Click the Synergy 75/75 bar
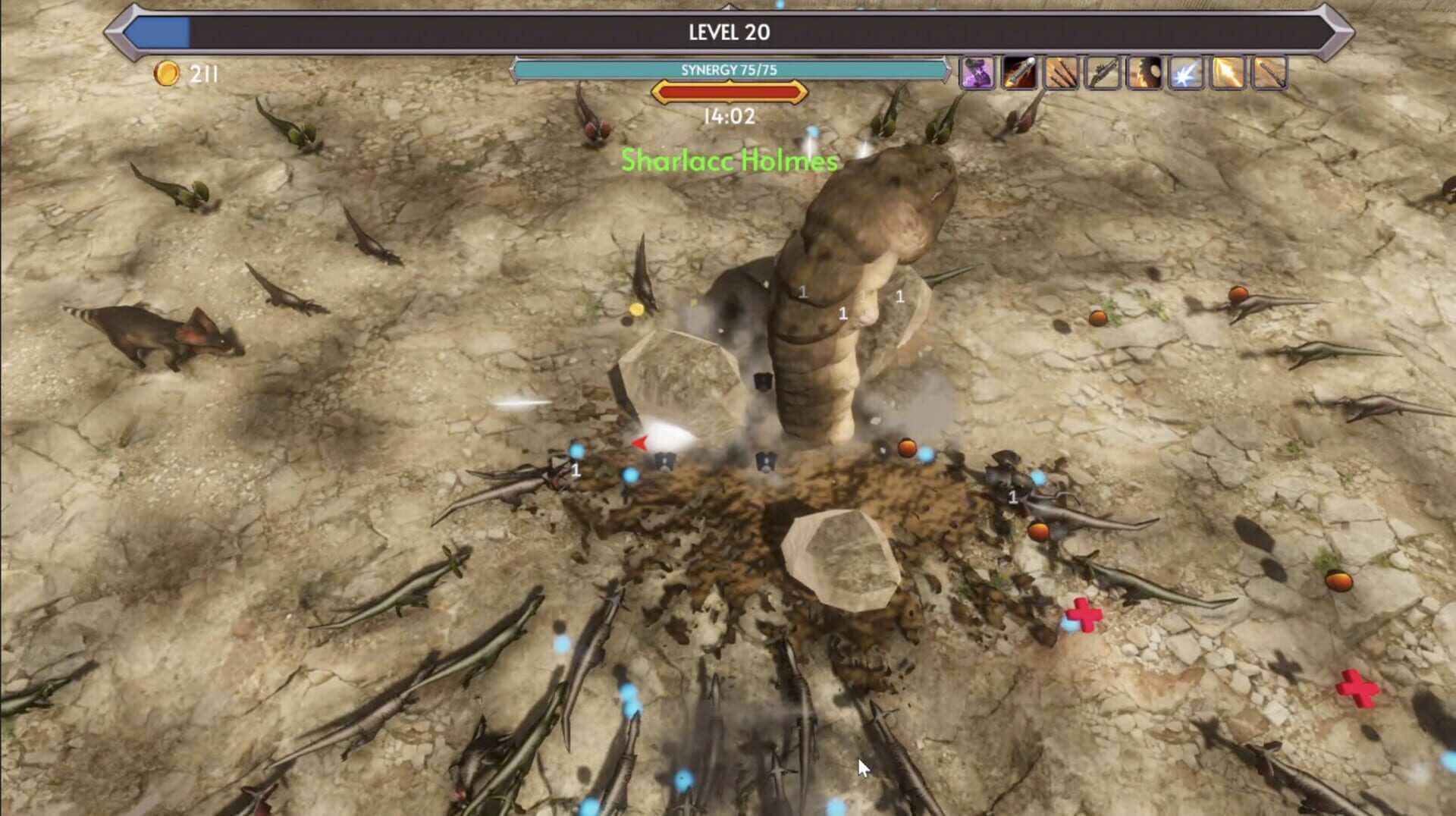The width and height of the screenshot is (1456, 816). [x=728, y=68]
